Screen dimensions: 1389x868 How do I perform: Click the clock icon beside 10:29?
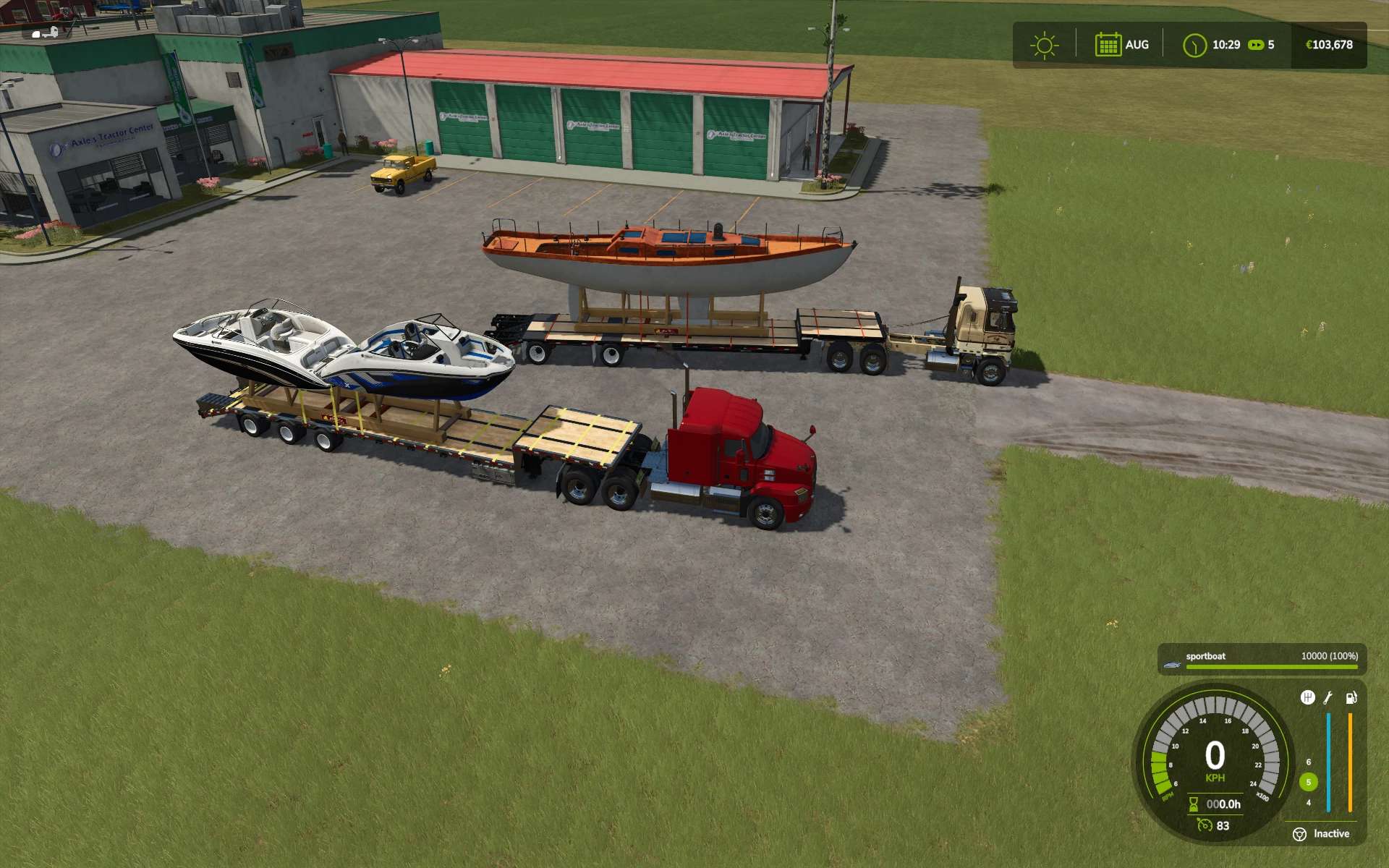point(1195,46)
